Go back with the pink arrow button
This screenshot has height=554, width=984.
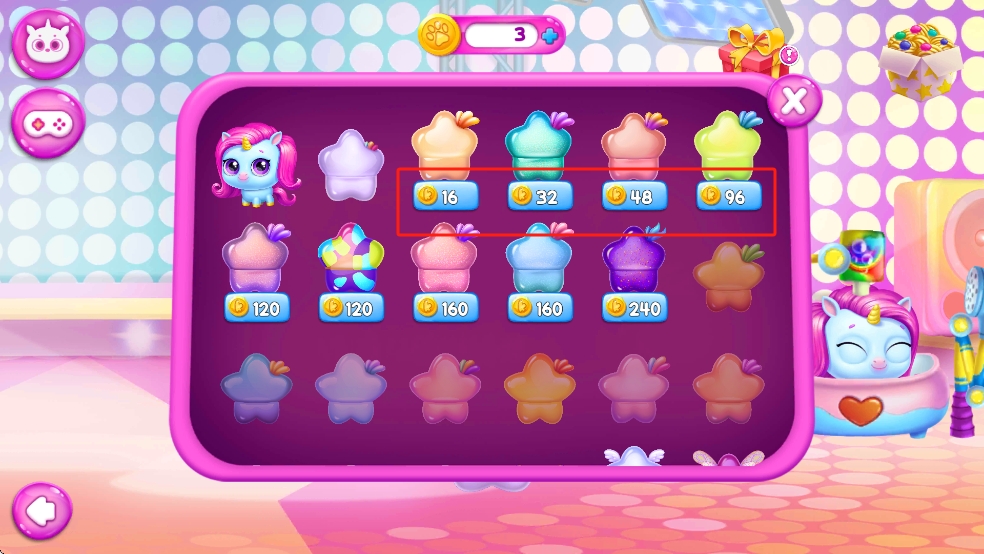click(x=41, y=512)
